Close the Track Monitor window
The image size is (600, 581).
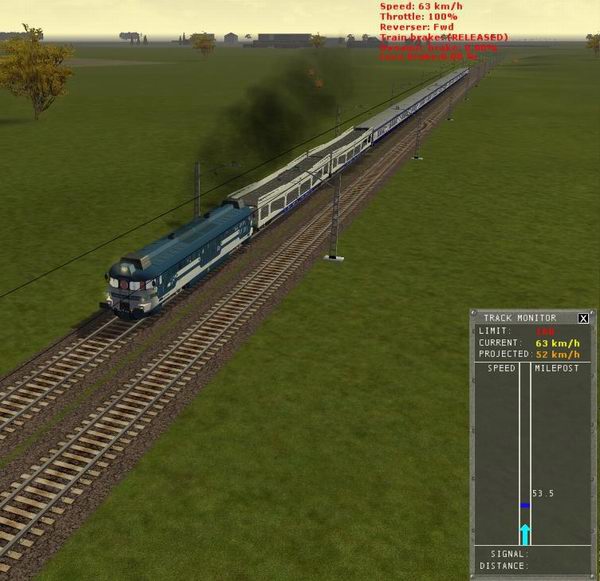583,318
